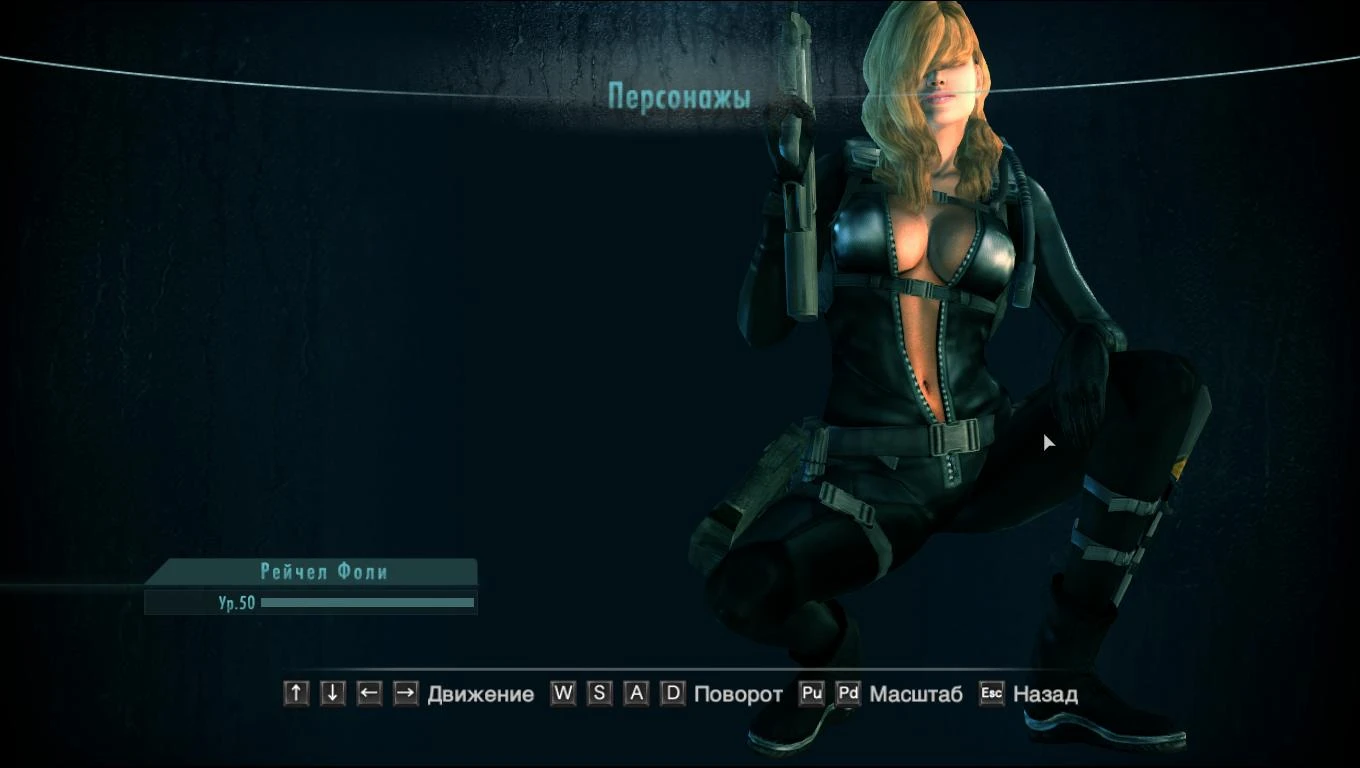Click the Поворот rotation label
The image size is (1360, 768).
[x=738, y=693]
